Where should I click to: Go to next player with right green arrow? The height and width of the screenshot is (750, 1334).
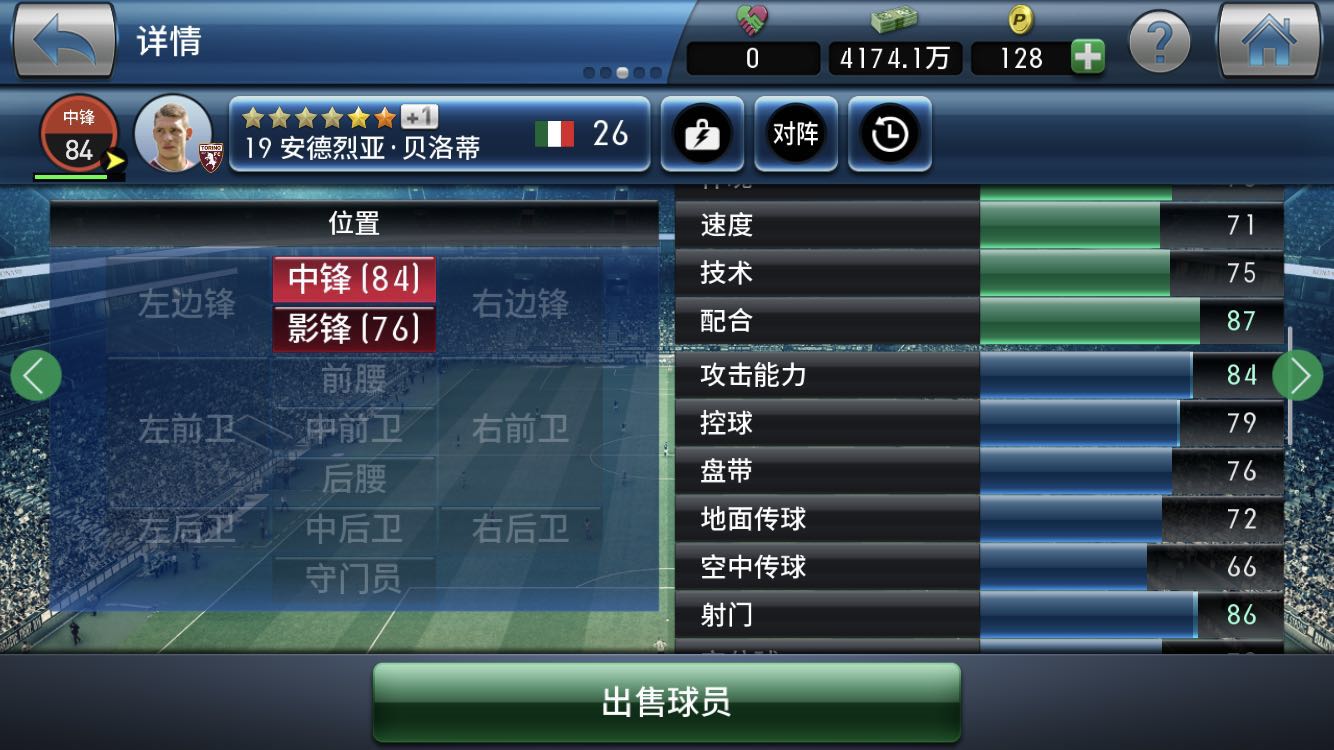(x=1299, y=374)
